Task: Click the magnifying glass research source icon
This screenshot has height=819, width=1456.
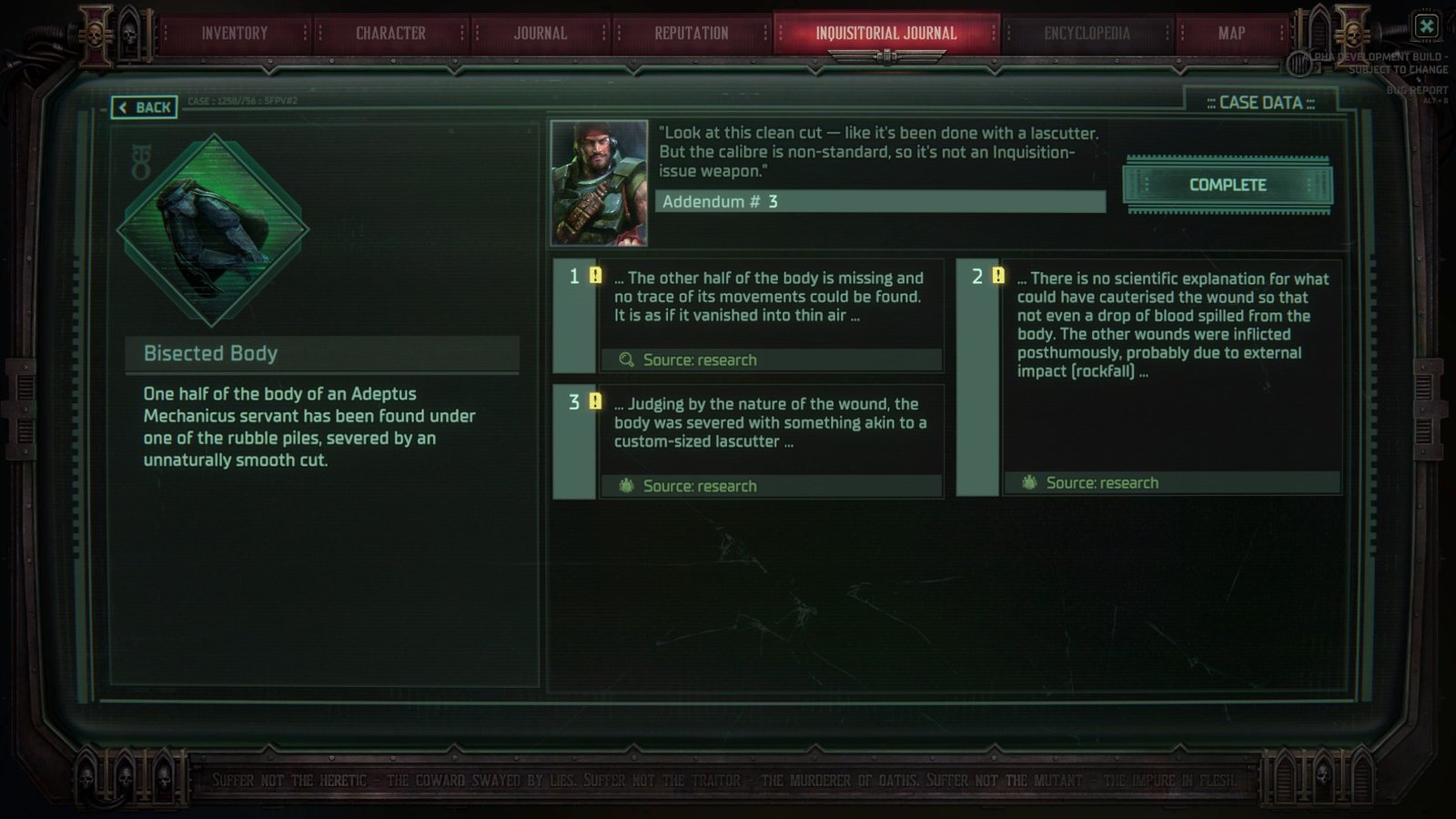Action: [x=625, y=359]
